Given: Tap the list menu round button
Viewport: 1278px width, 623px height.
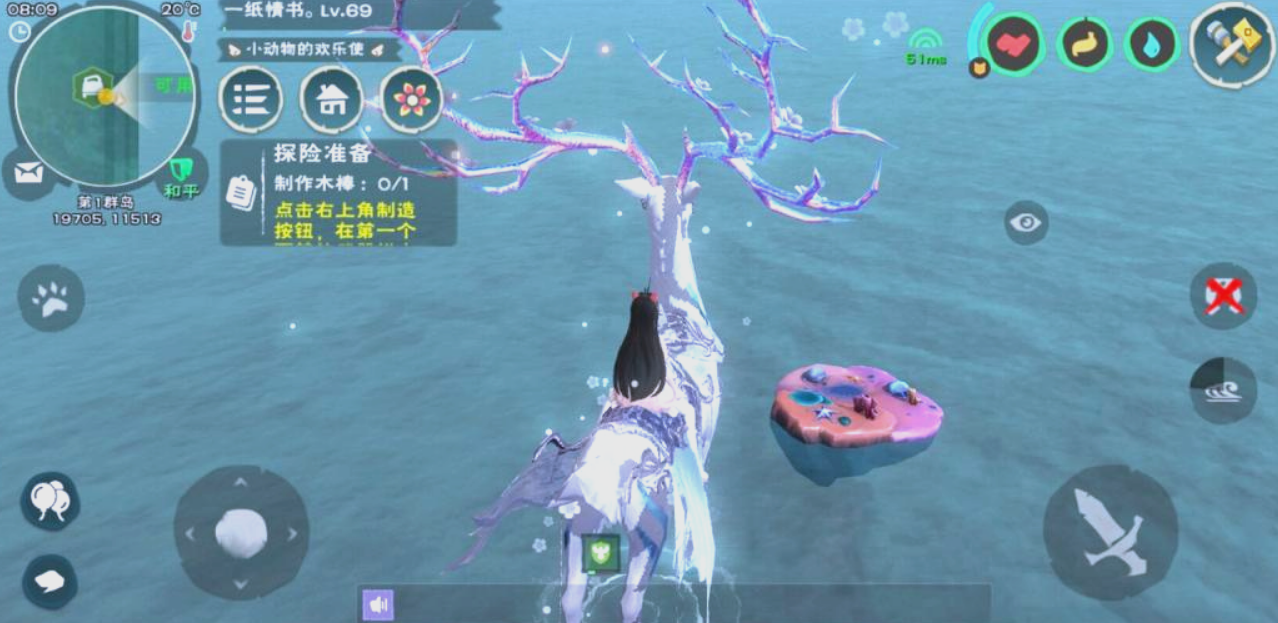Looking at the screenshot, I should [x=250, y=99].
